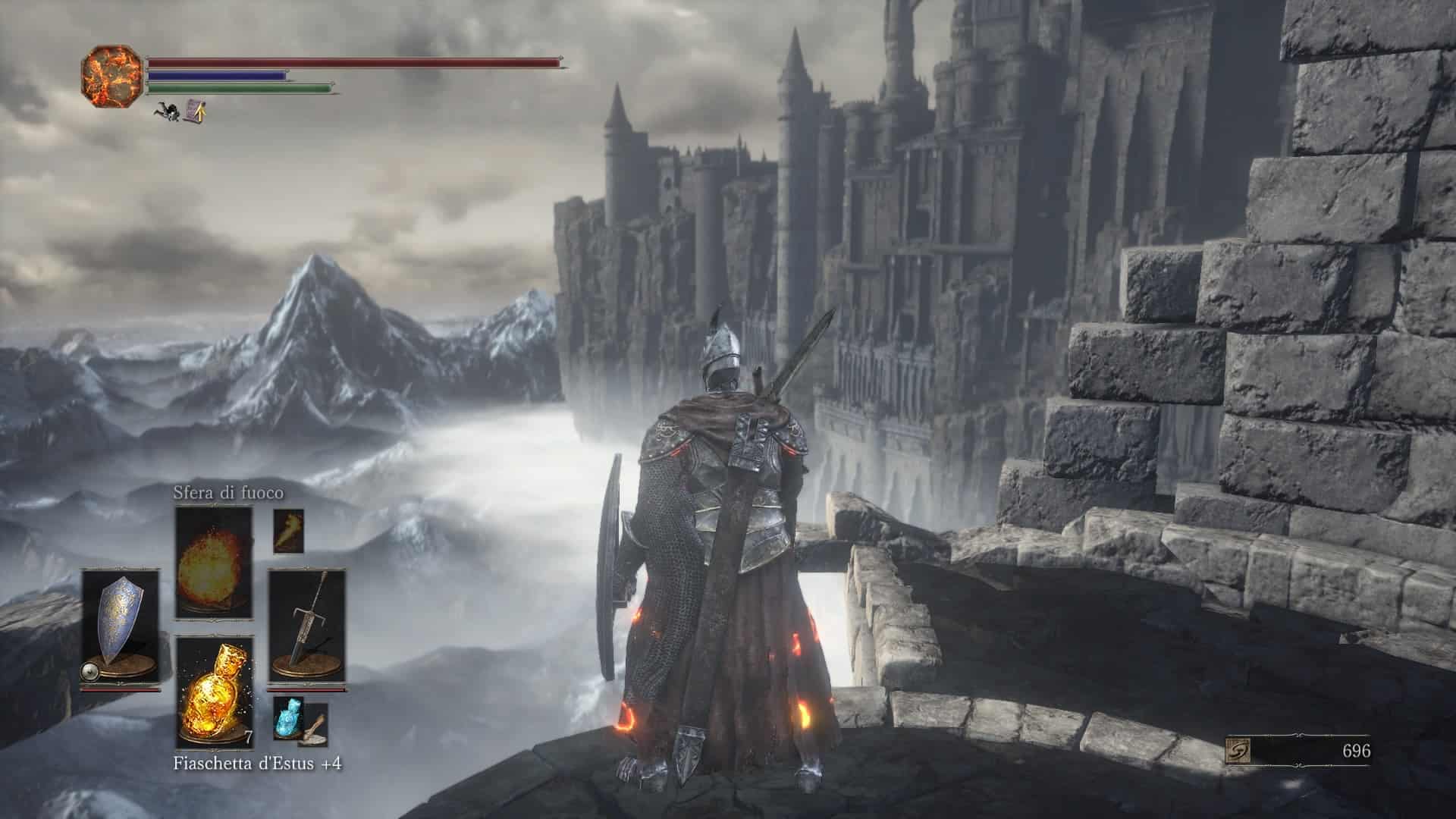The image size is (1456, 819).
Task: Select the Sfera di fuoco spell slot
Action: click(214, 561)
